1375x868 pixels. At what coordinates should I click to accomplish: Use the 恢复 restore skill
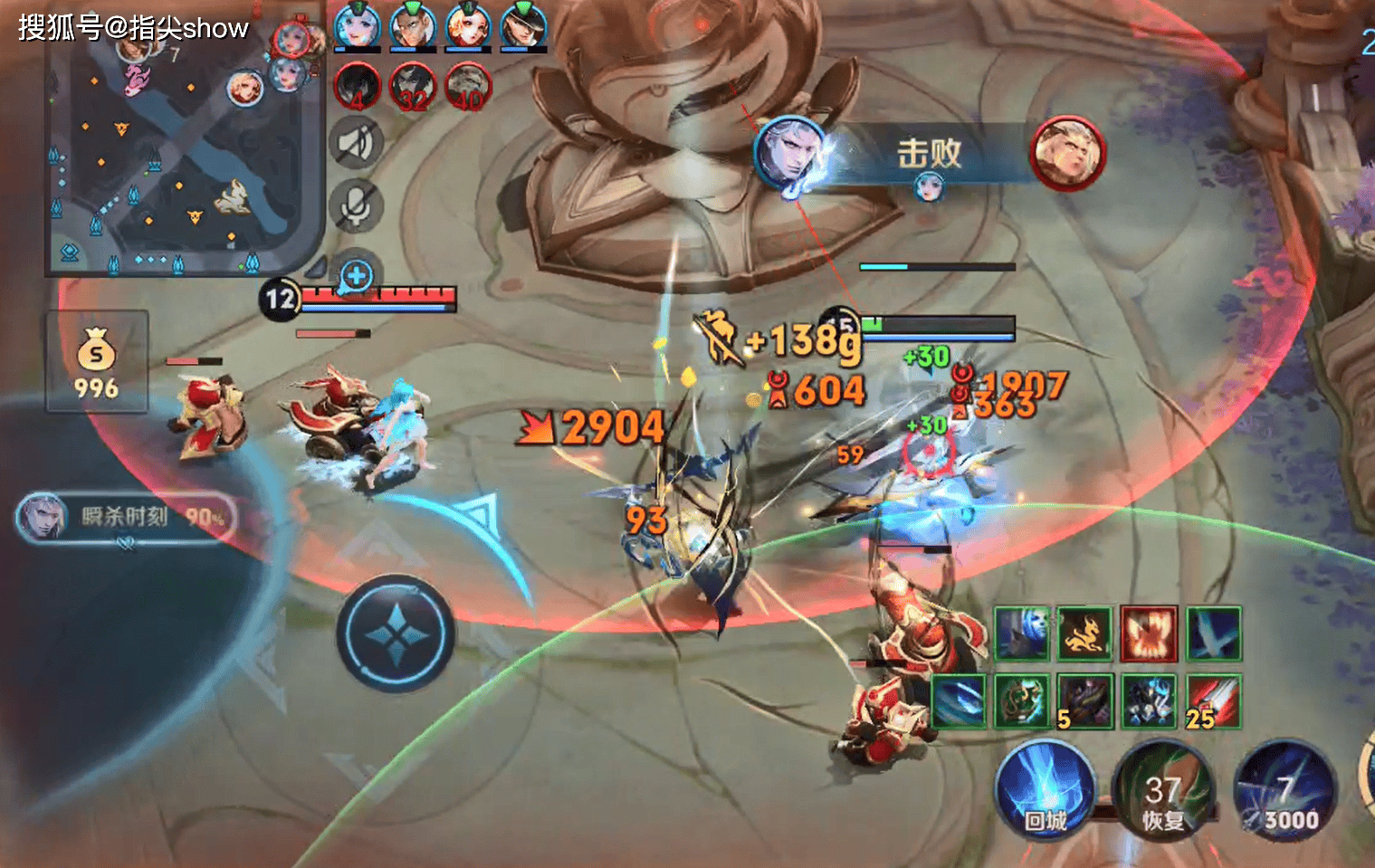coord(1163,793)
